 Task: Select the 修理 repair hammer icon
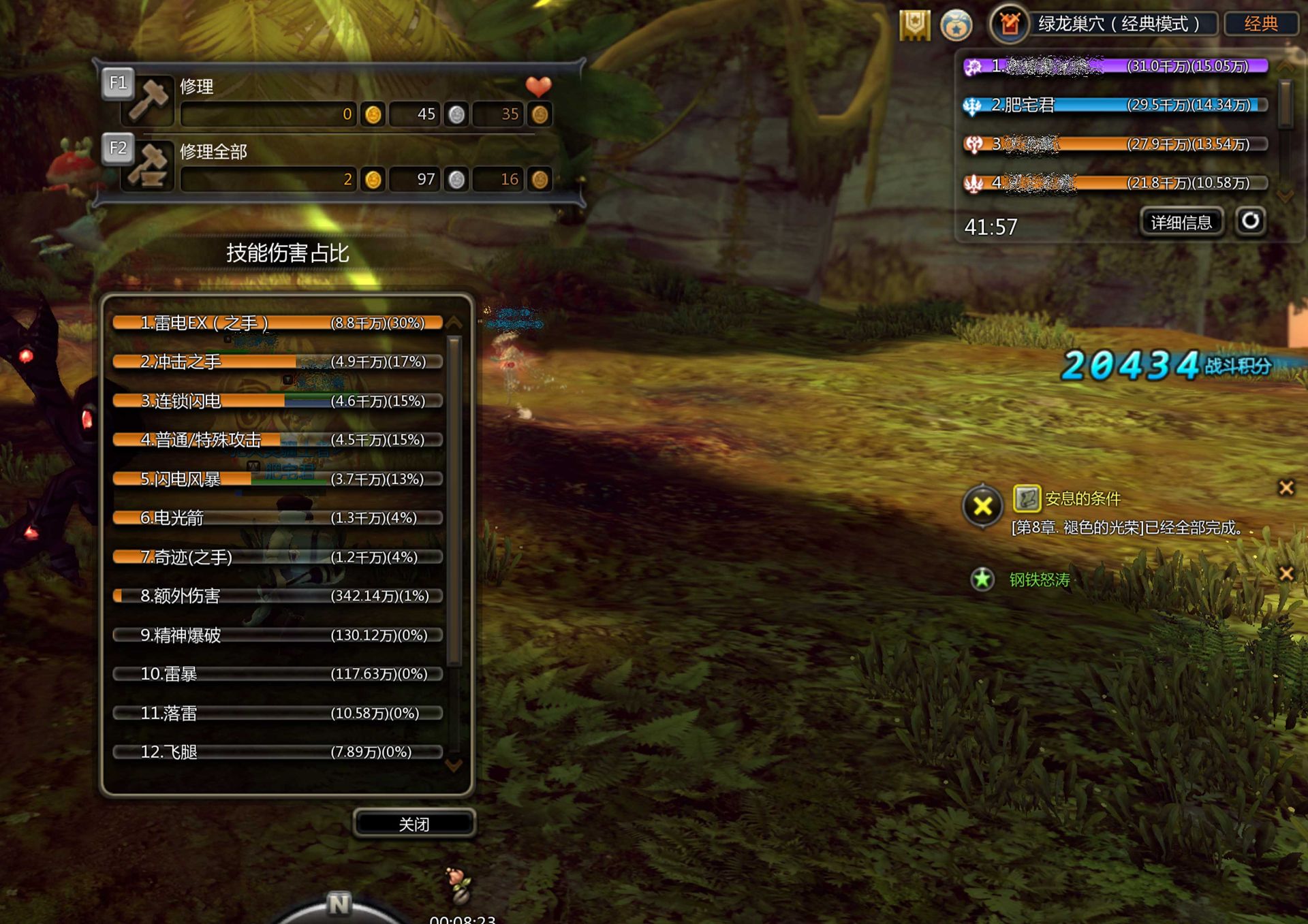pyautogui.click(x=150, y=101)
